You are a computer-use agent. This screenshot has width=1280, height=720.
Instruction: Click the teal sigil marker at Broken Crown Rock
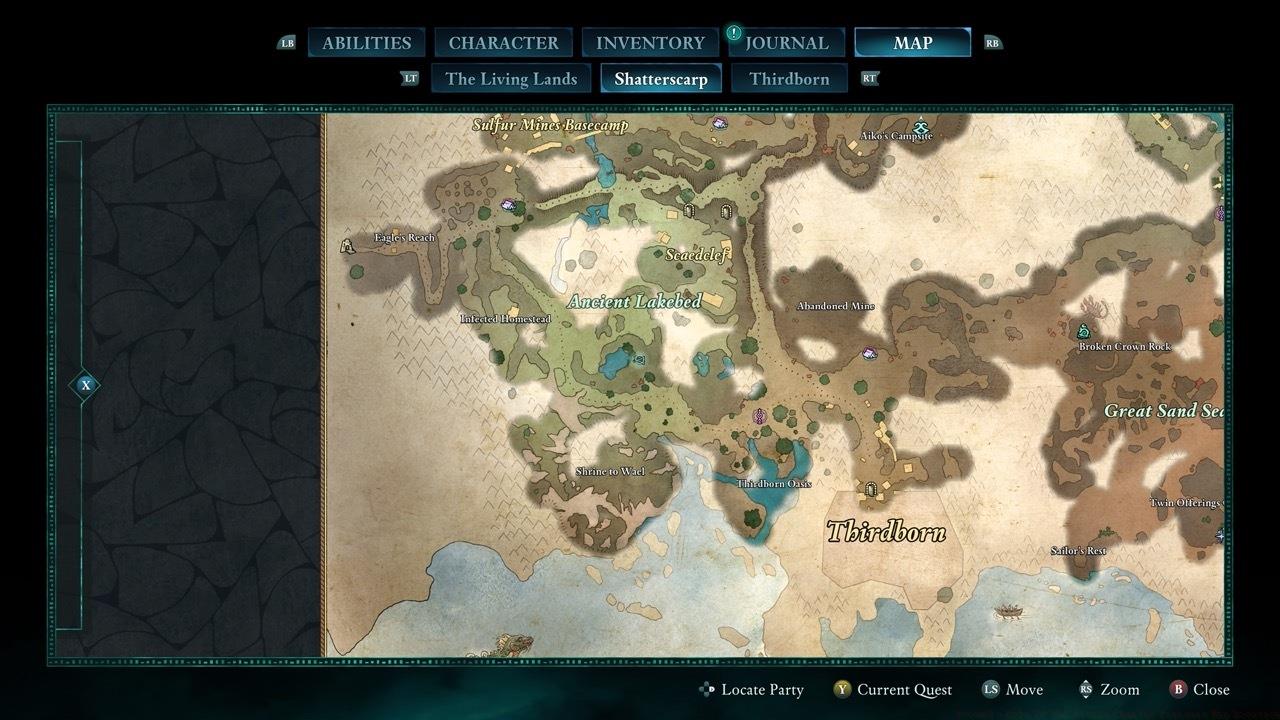coord(1084,330)
